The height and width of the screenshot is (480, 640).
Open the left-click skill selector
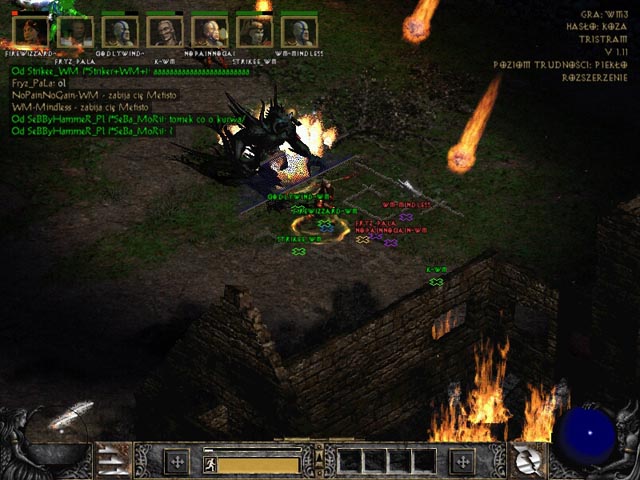(x=113, y=461)
